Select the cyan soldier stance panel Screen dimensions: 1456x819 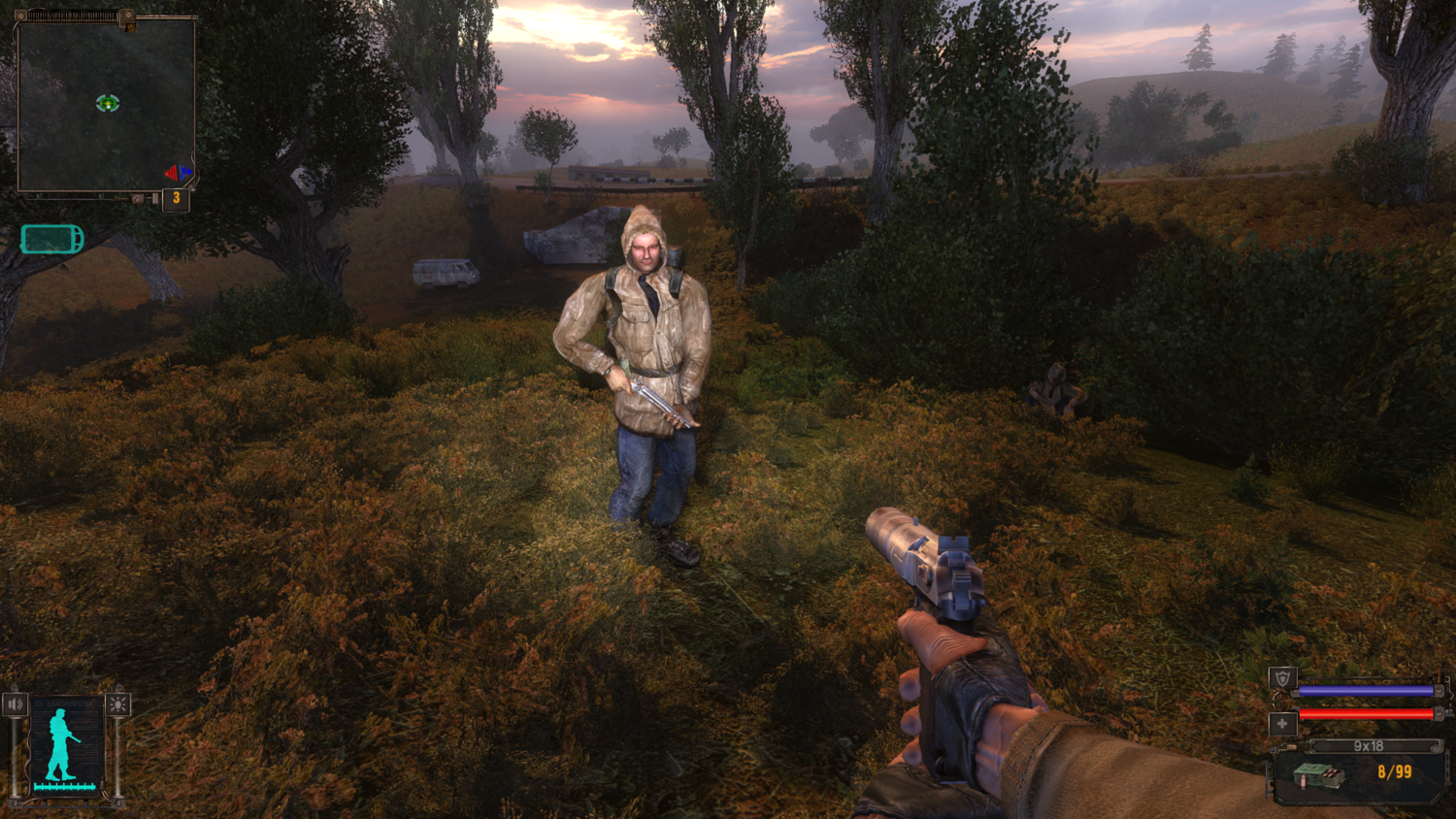tap(66, 745)
